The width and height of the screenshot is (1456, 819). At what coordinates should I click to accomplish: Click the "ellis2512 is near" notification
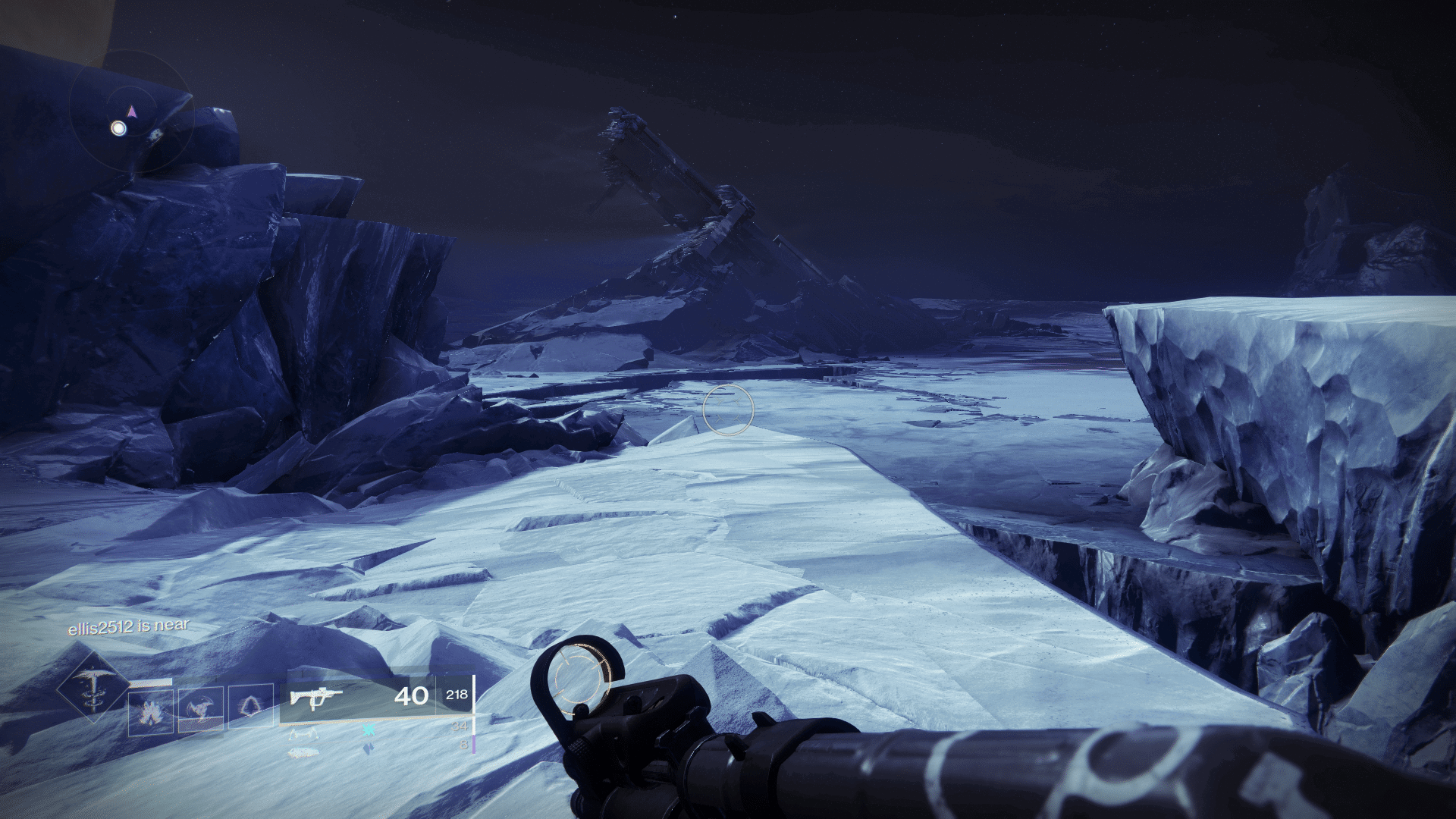coord(128,627)
